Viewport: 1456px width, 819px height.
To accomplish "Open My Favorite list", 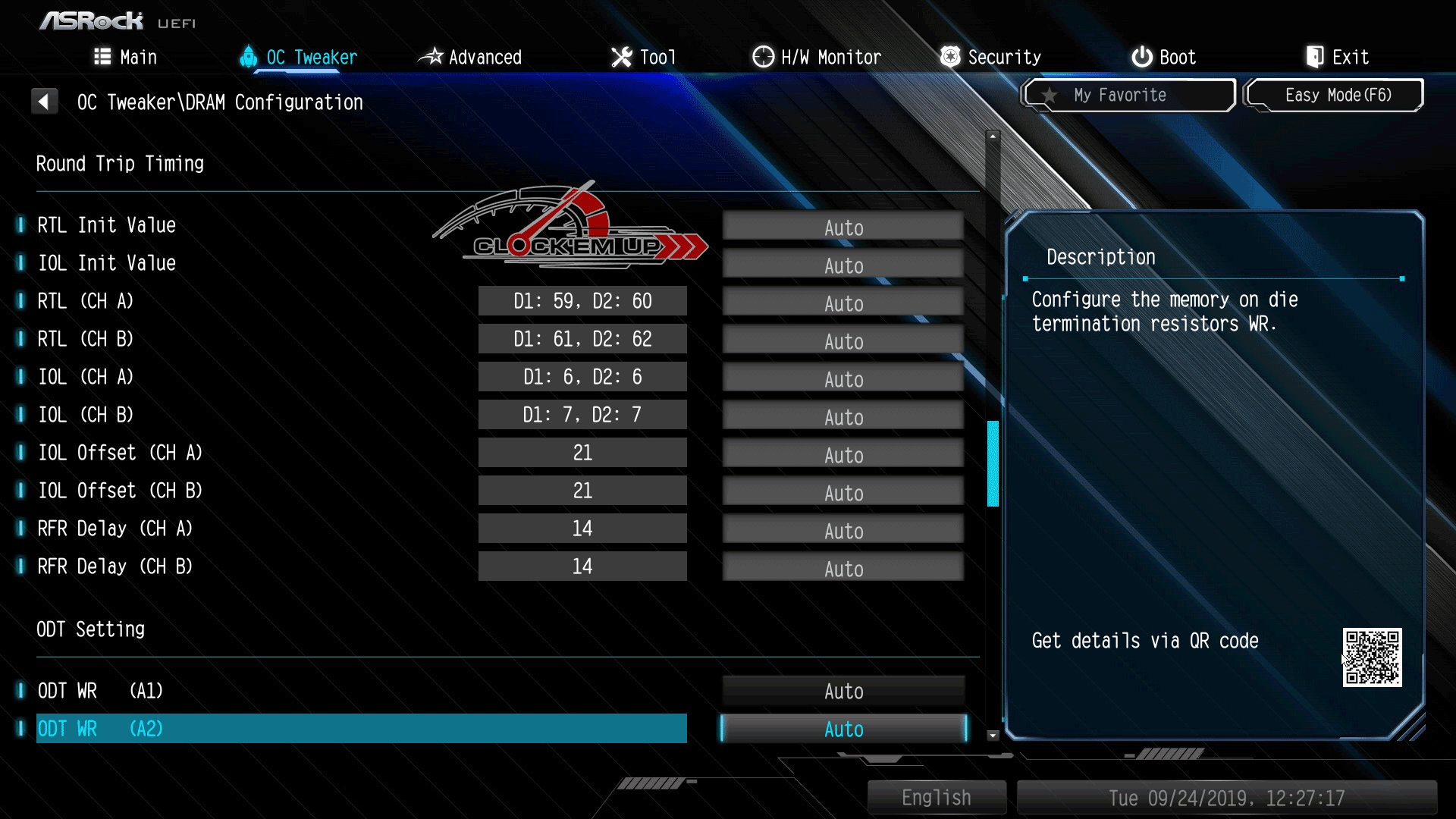I will [1129, 96].
